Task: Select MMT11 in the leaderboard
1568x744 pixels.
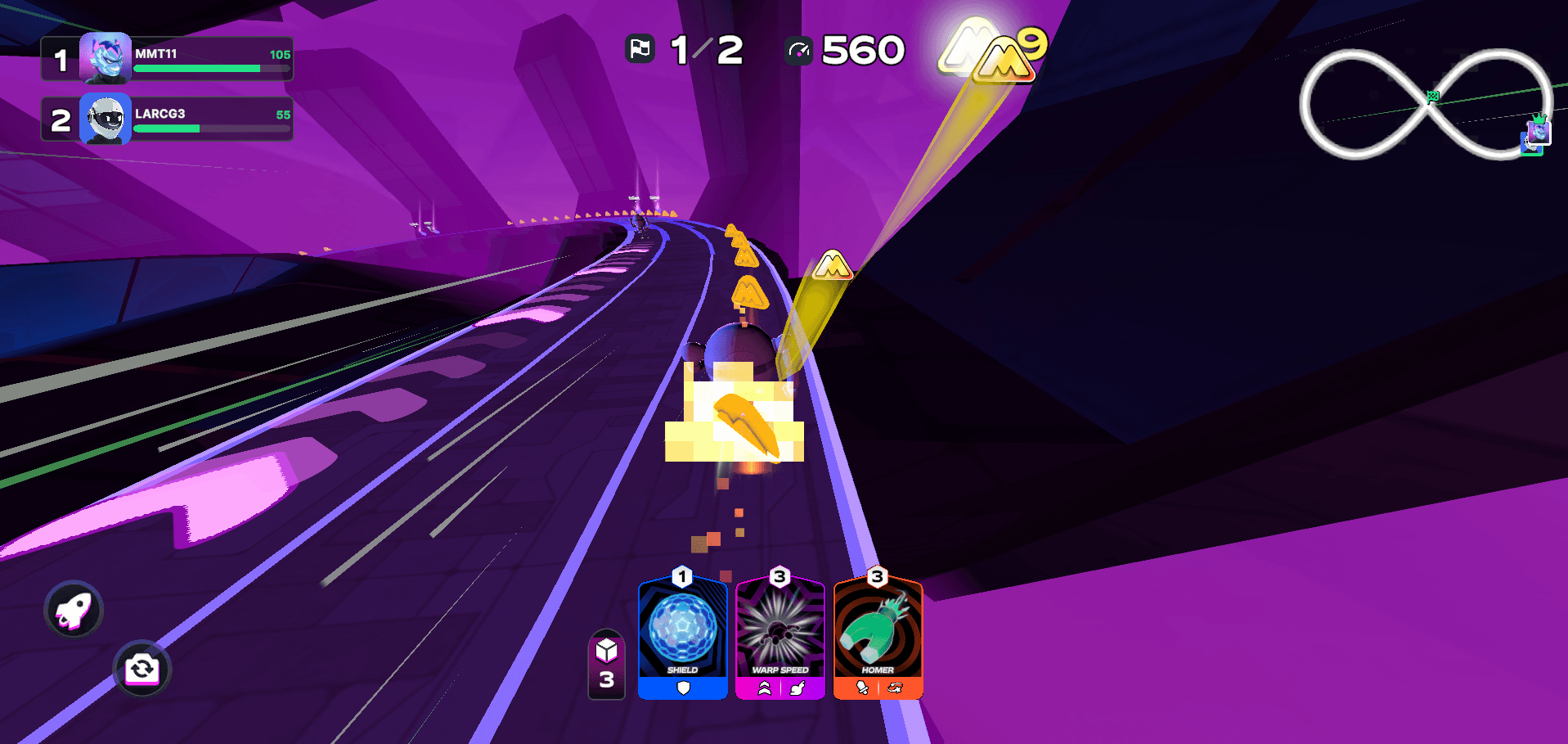Action: pos(168,59)
